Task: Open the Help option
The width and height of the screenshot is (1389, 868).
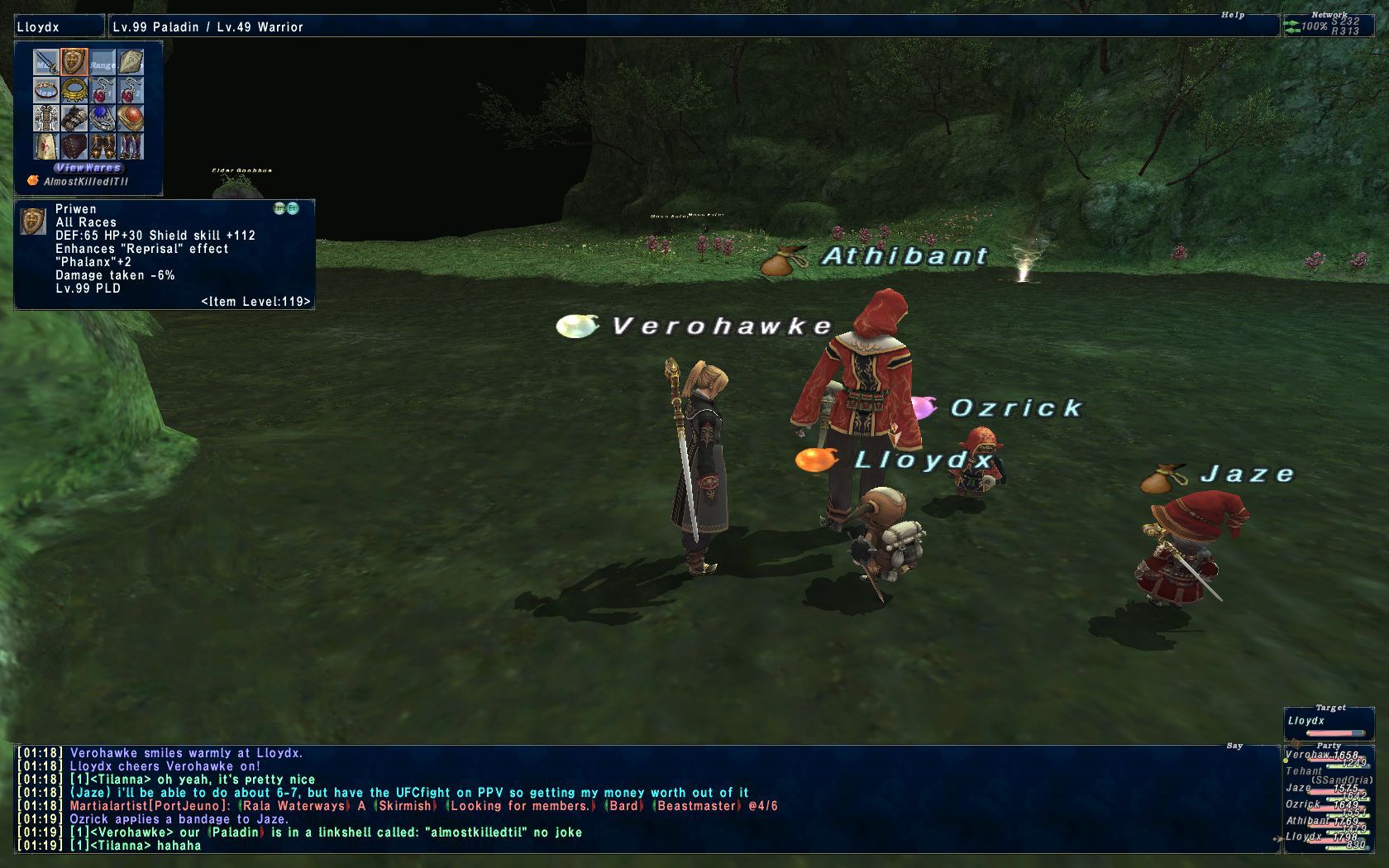Action: pyautogui.click(x=1233, y=15)
